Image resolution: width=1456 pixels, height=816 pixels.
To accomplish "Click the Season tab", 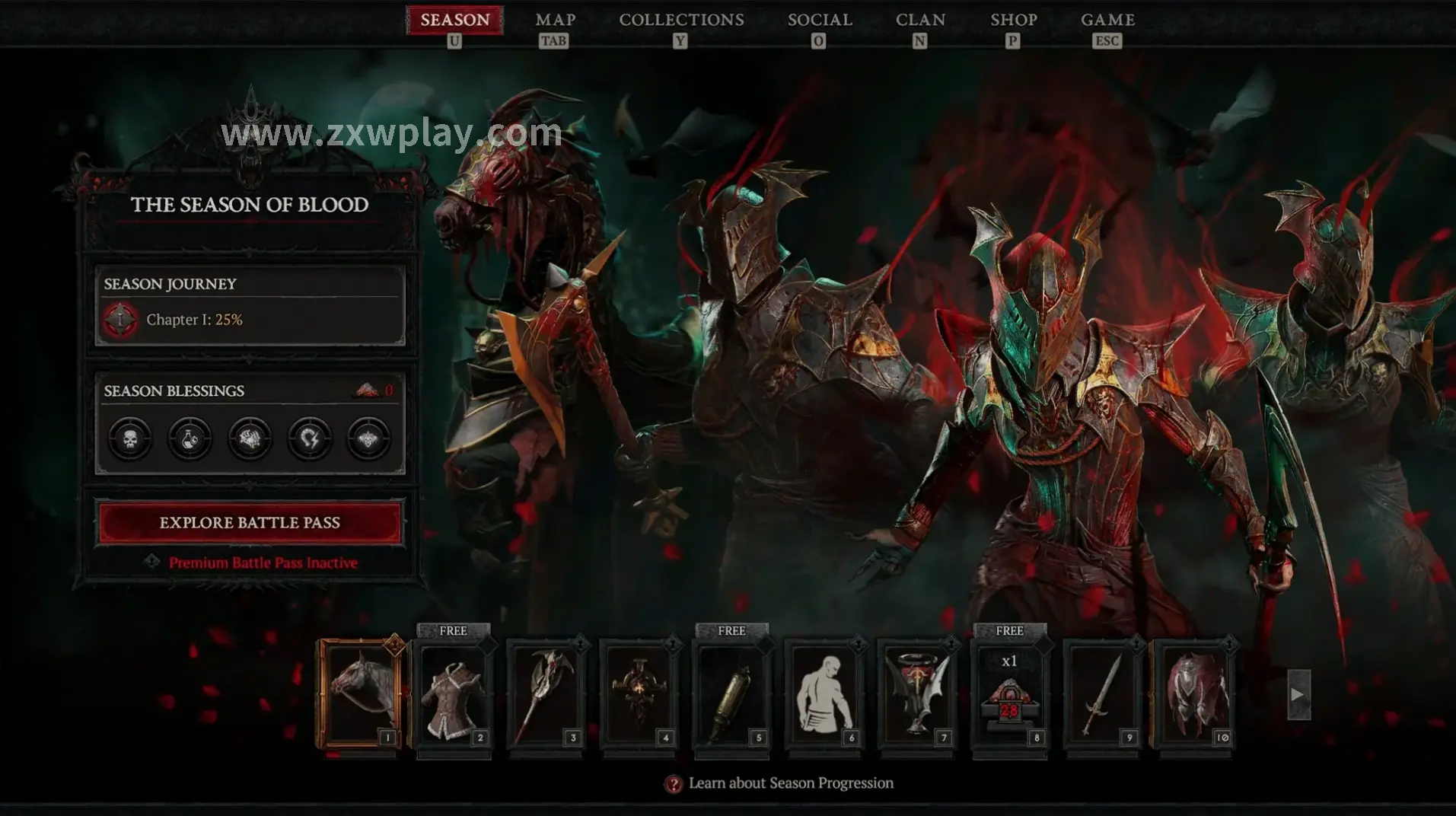I will point(455,21).
